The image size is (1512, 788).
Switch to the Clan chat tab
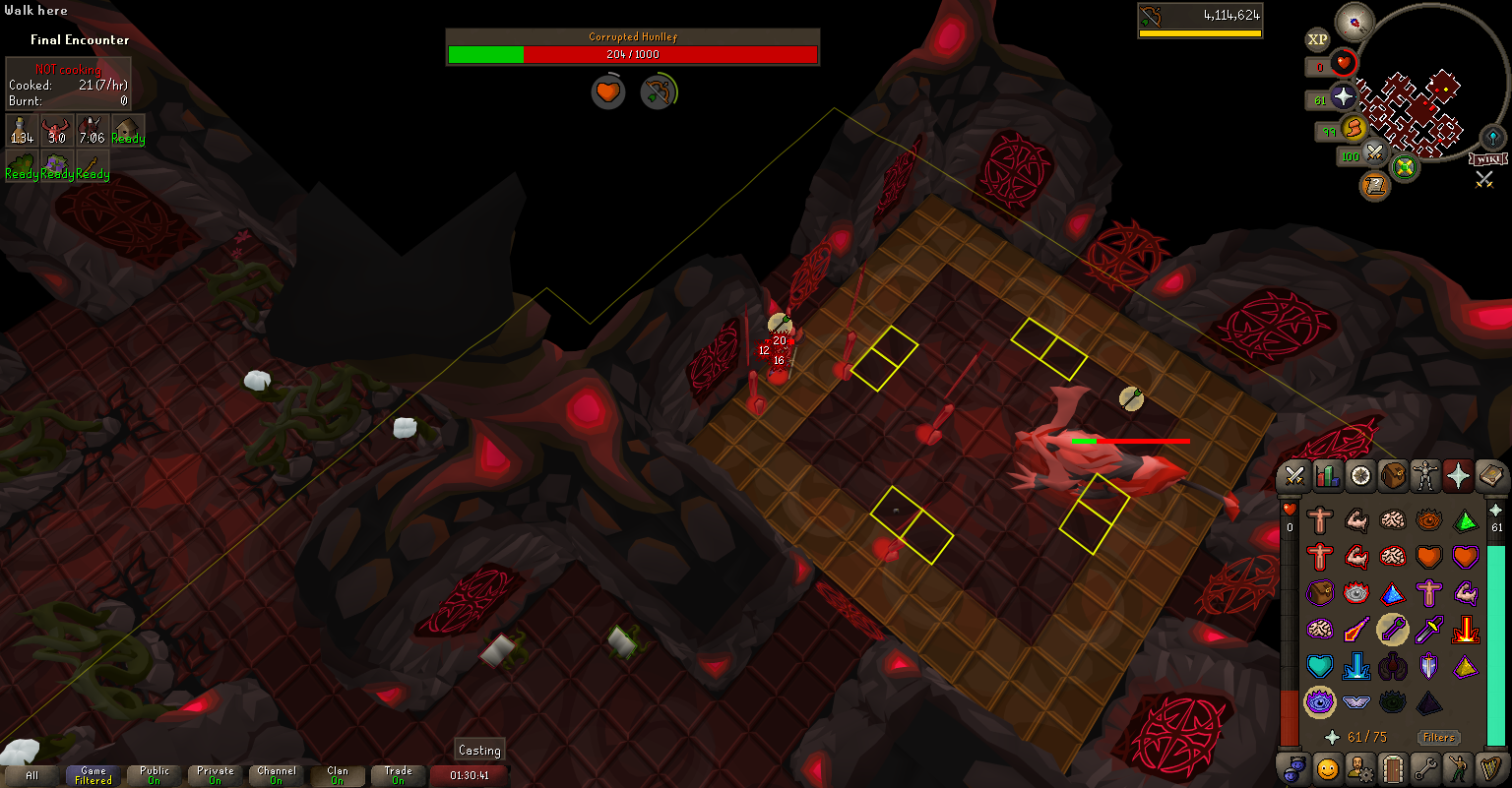(x=338, y=775)
